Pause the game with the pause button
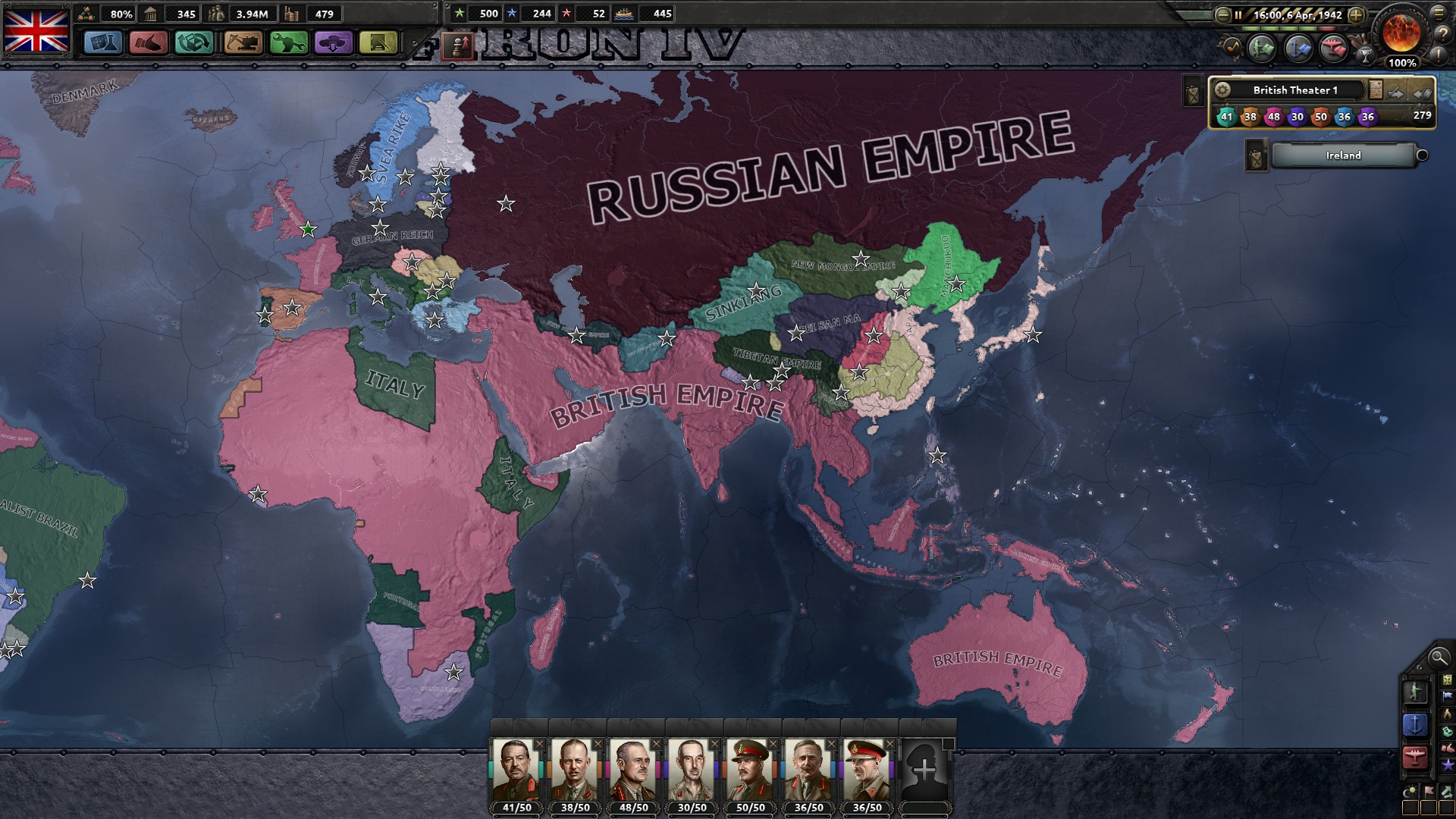 click(1238, 15)
